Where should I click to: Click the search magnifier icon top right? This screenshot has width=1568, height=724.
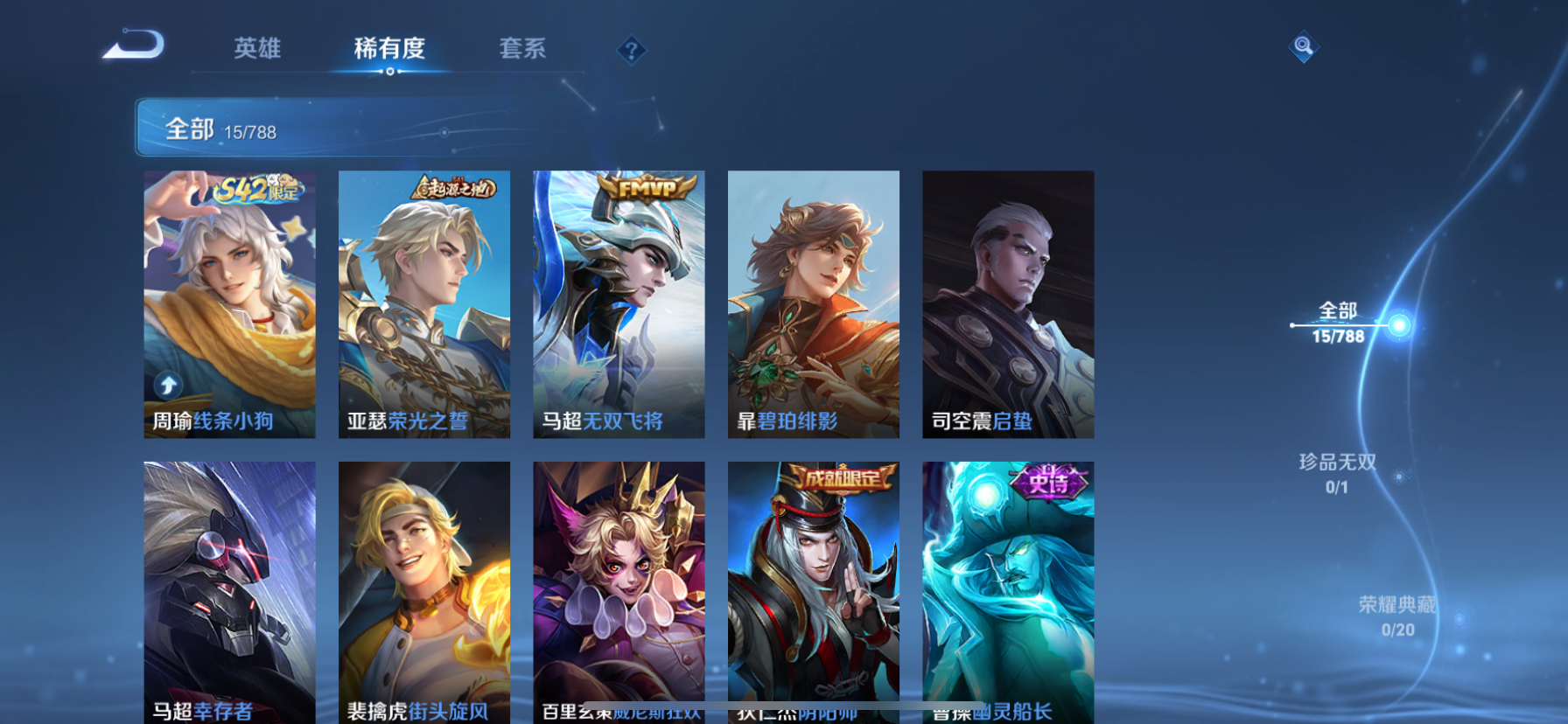coord(1303,45)
